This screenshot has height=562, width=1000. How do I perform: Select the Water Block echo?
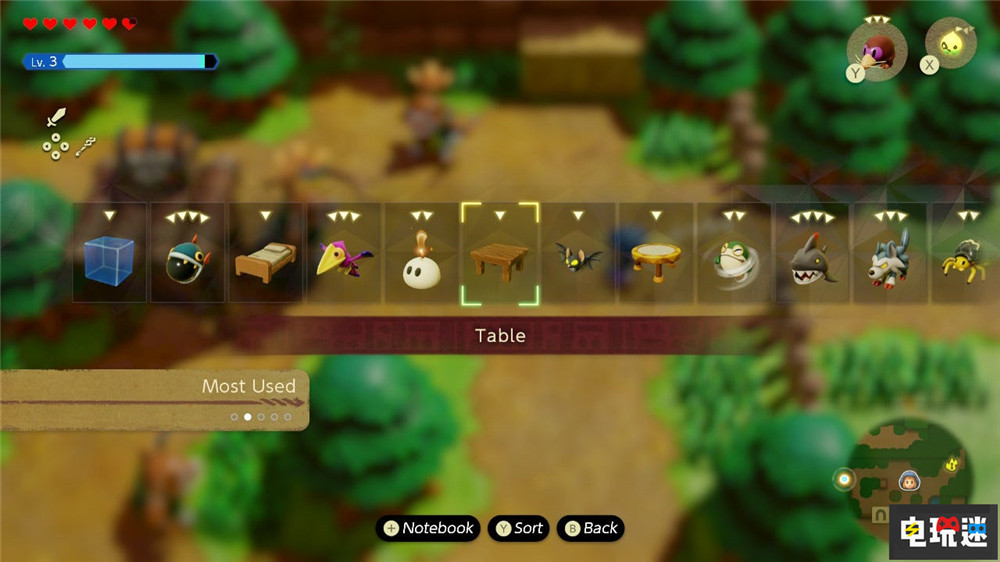tap(109, 260)
